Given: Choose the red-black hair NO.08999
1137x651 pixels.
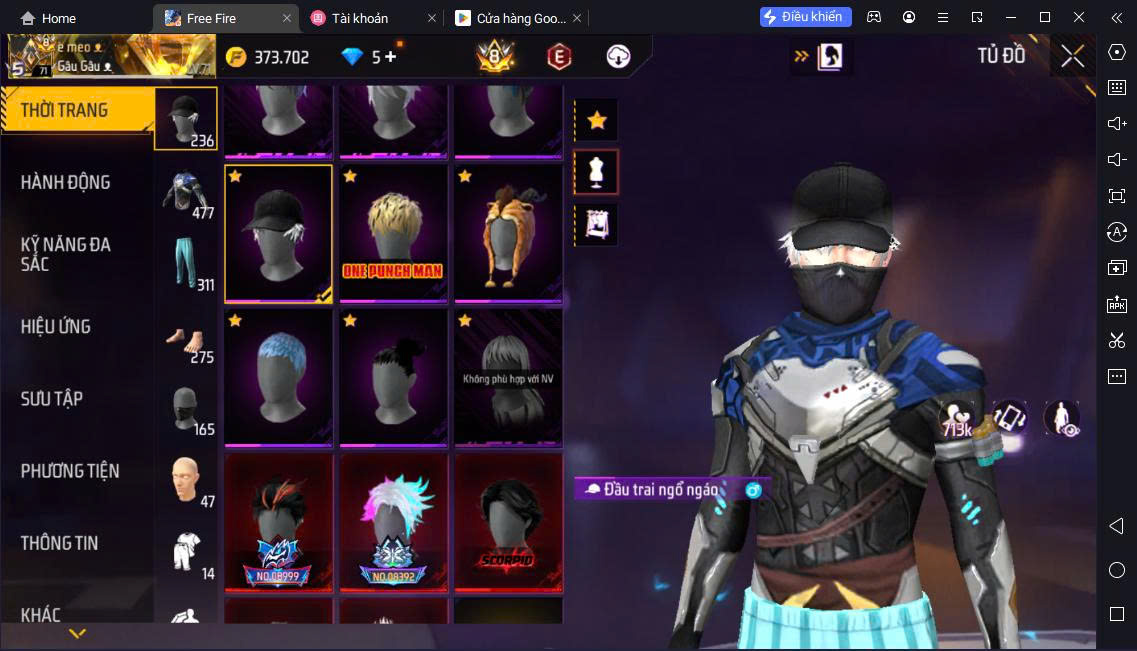Looking at the screenshot, I should pyautogui.click(x=279, y=521).
